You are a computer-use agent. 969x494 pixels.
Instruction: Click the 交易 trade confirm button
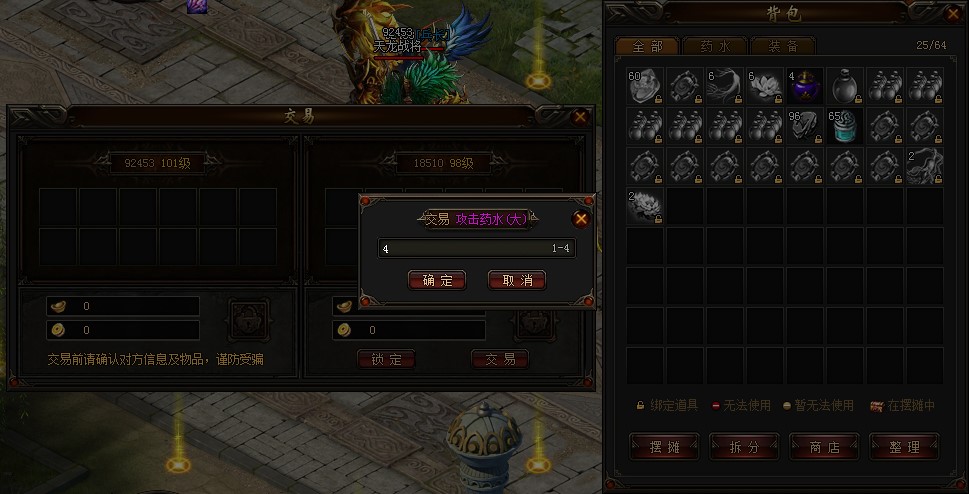[x=500, y=359]
